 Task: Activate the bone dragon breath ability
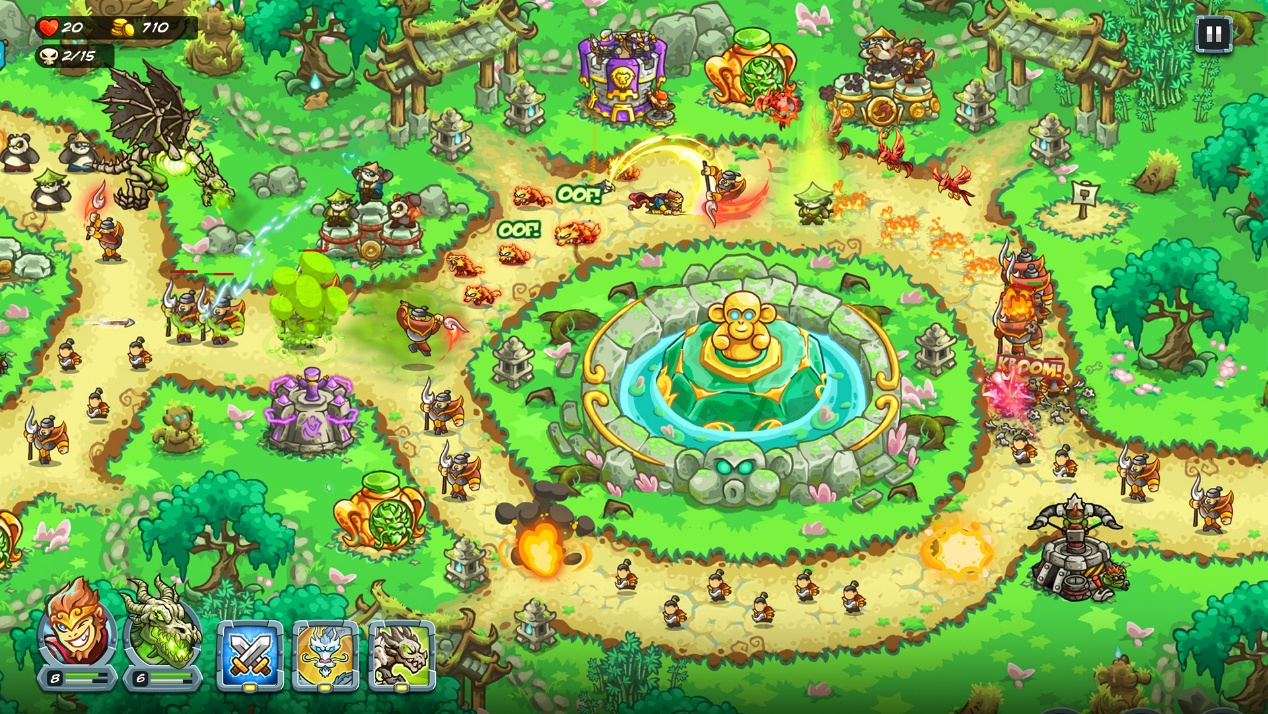(x=401, y=655)
